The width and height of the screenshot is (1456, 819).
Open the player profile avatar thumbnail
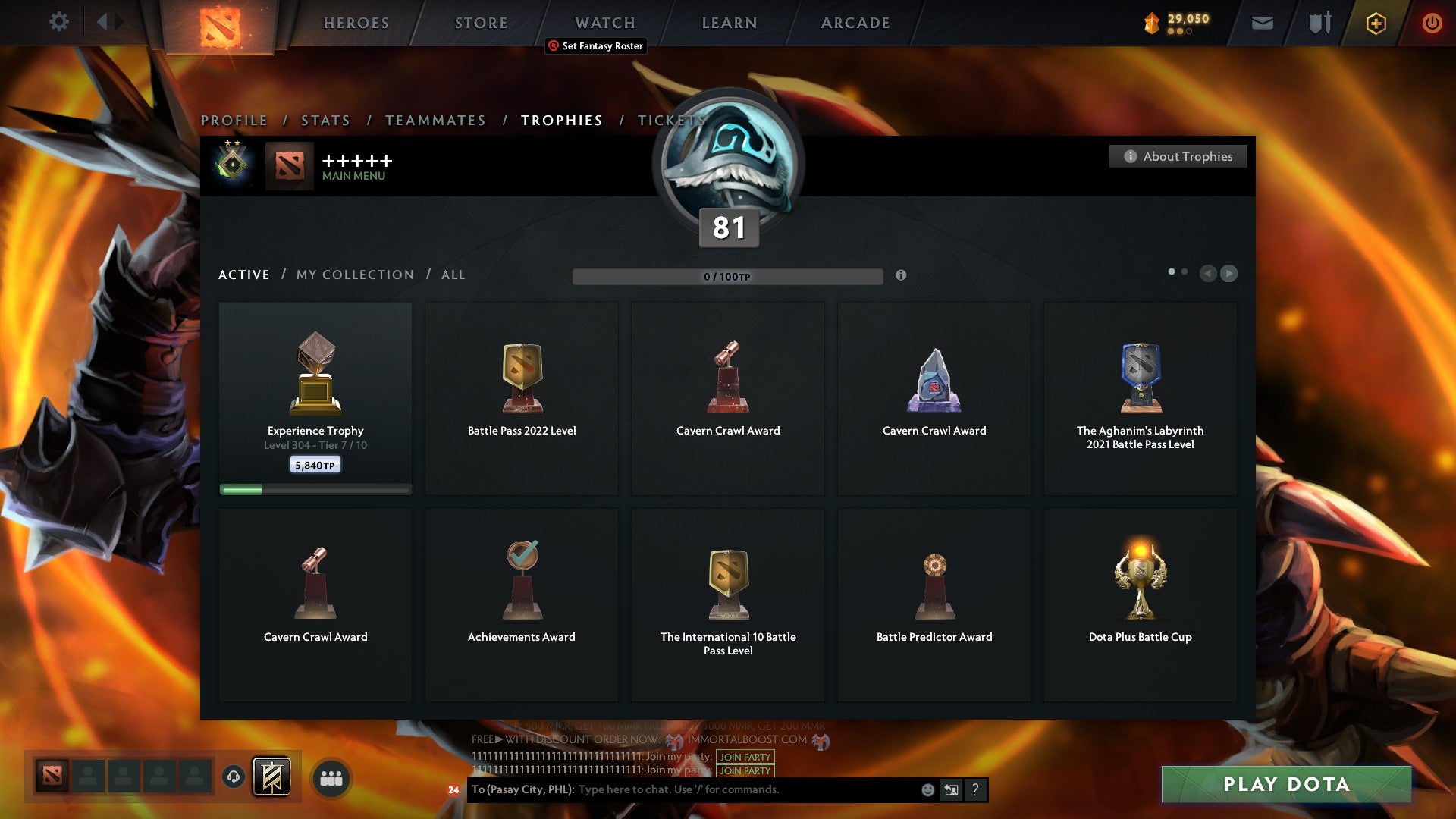pos(288,167)
